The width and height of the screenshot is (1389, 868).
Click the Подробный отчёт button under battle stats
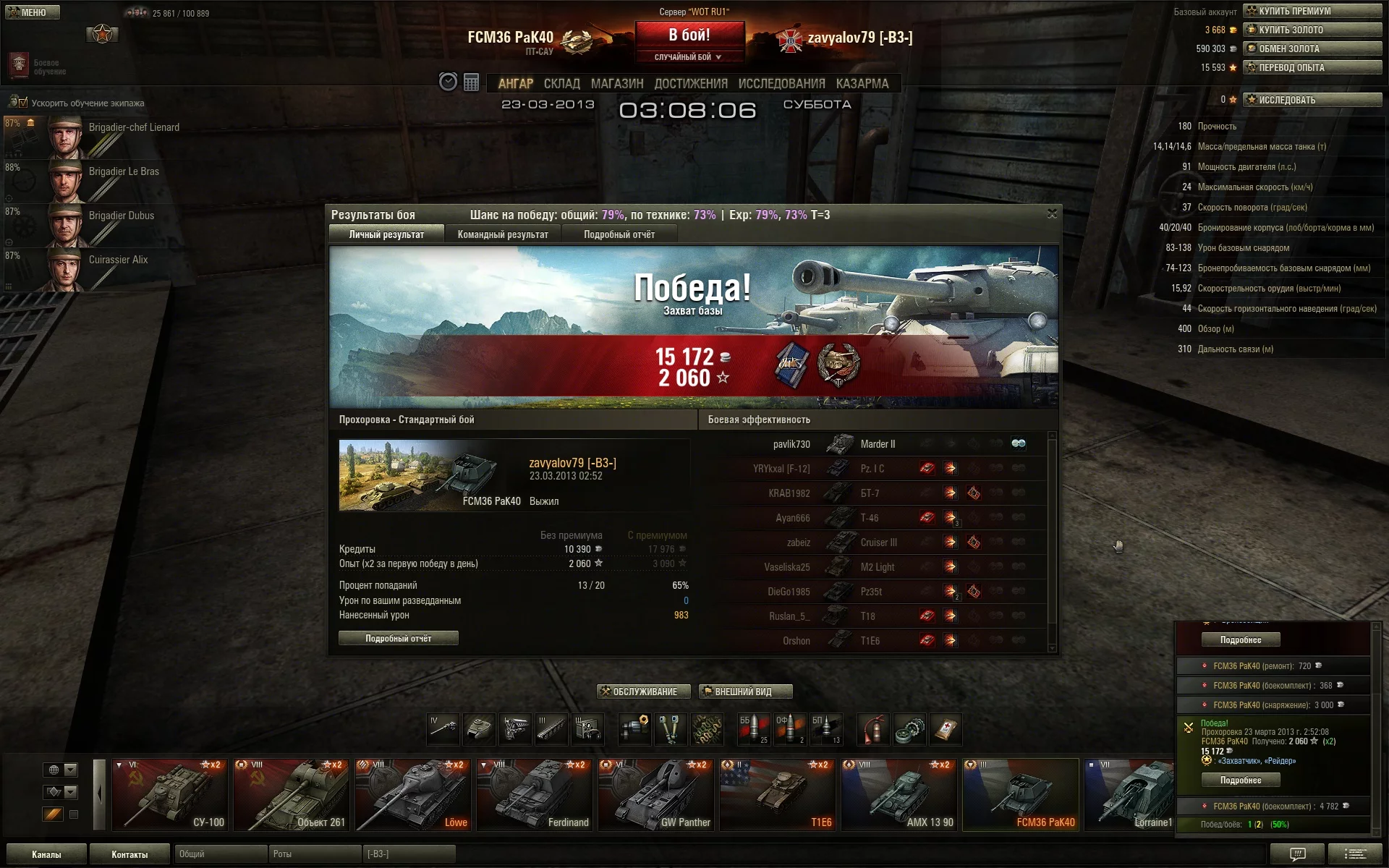click(x=398, y=638)
